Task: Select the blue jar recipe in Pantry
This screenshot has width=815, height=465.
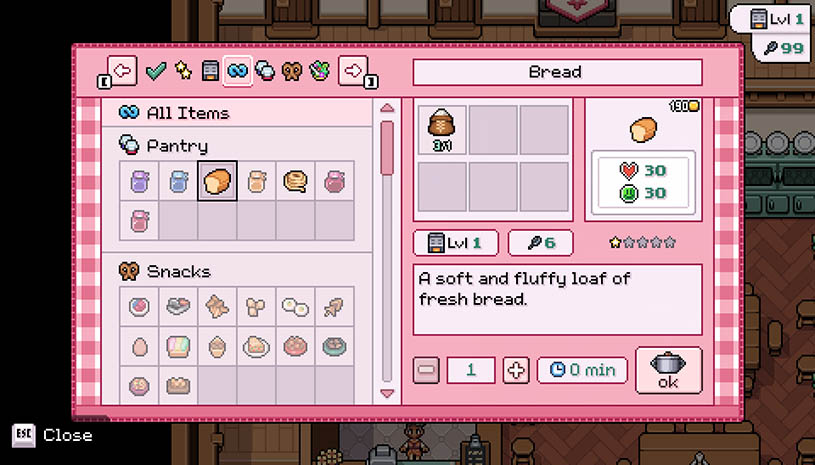Action: click(x=178, y=181)
